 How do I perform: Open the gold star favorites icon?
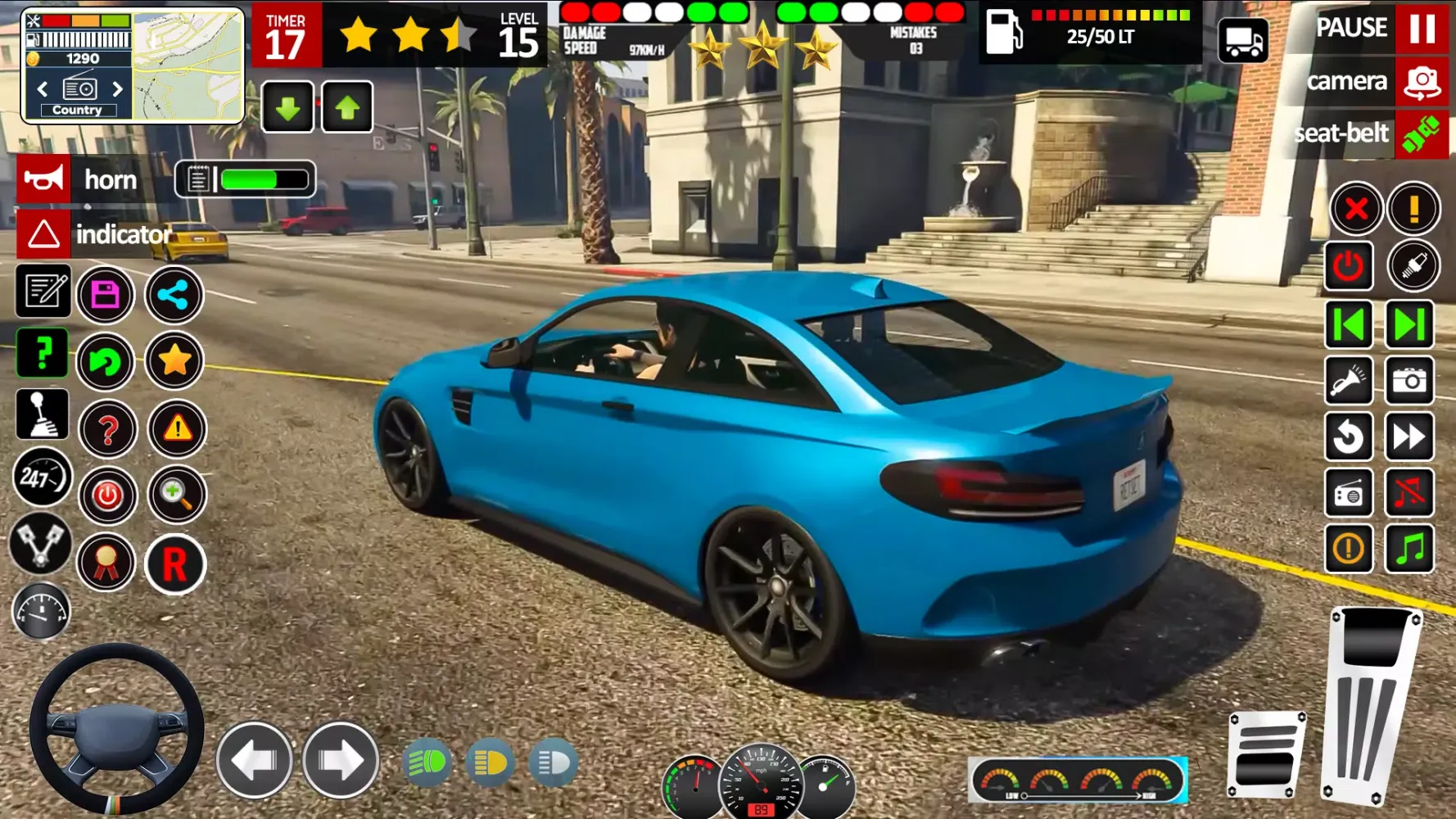coord(174,360)
